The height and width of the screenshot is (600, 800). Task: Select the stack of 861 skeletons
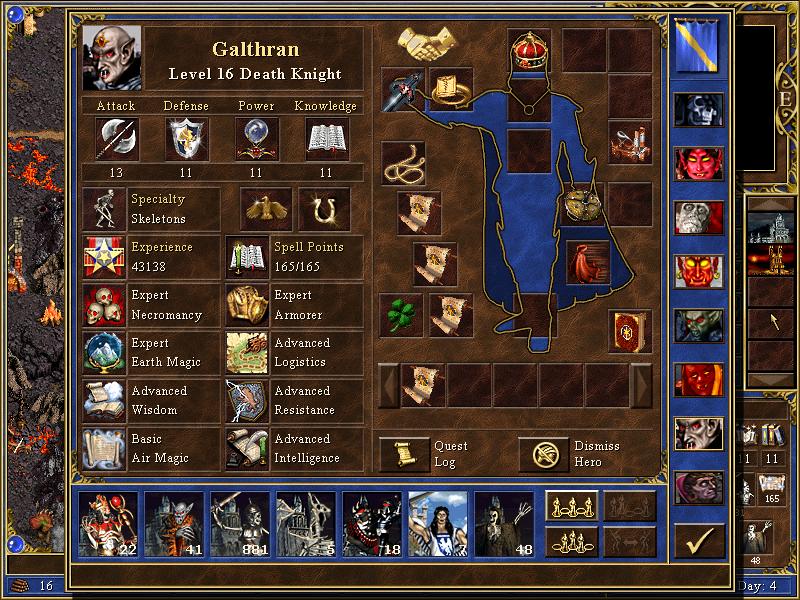pos(240,523)
